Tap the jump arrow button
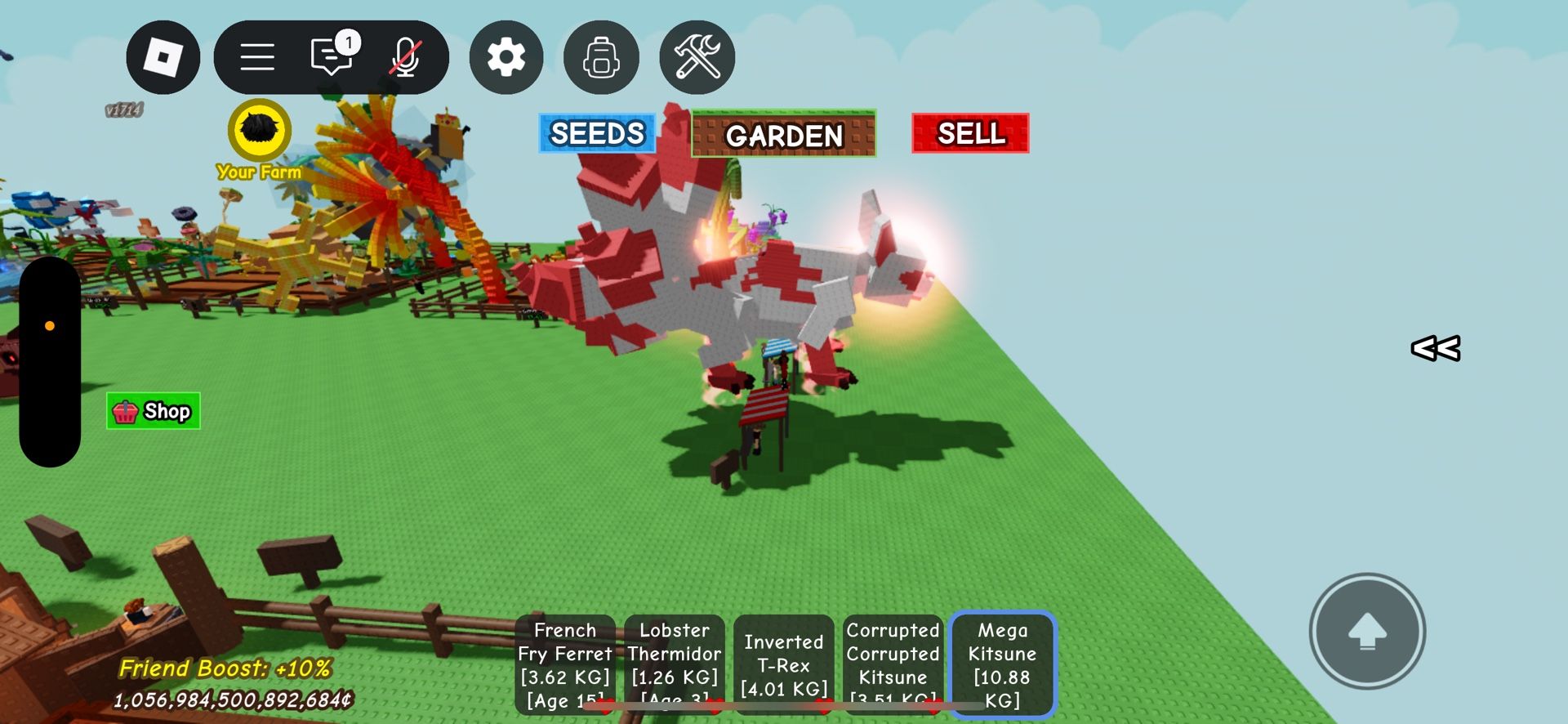Image resolution: width=1568 pixels, height=724 pixels. coord(1367,631)
